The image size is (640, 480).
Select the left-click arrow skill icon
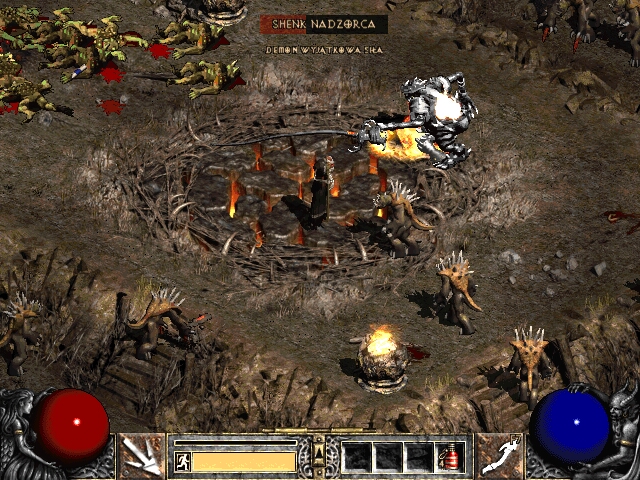[142, 455]
